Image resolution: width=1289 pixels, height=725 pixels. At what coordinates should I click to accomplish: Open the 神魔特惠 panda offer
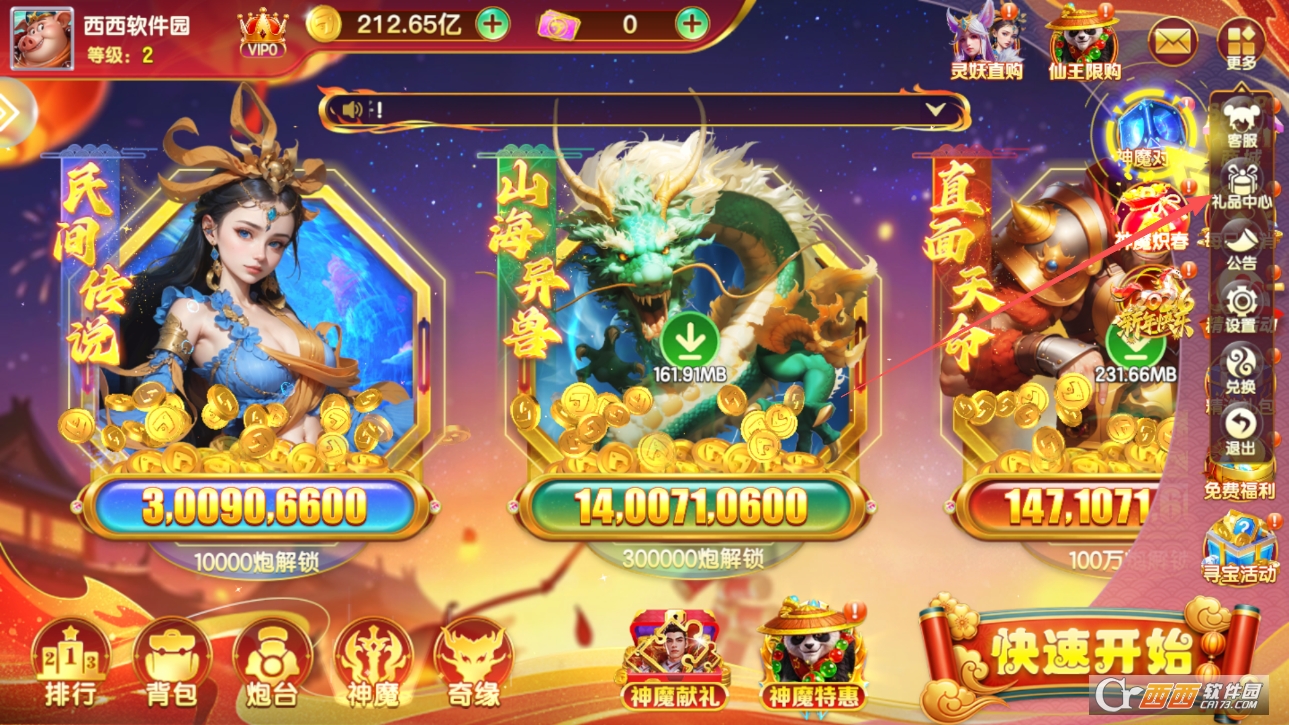pyautogui.click(x=812, y=655)
